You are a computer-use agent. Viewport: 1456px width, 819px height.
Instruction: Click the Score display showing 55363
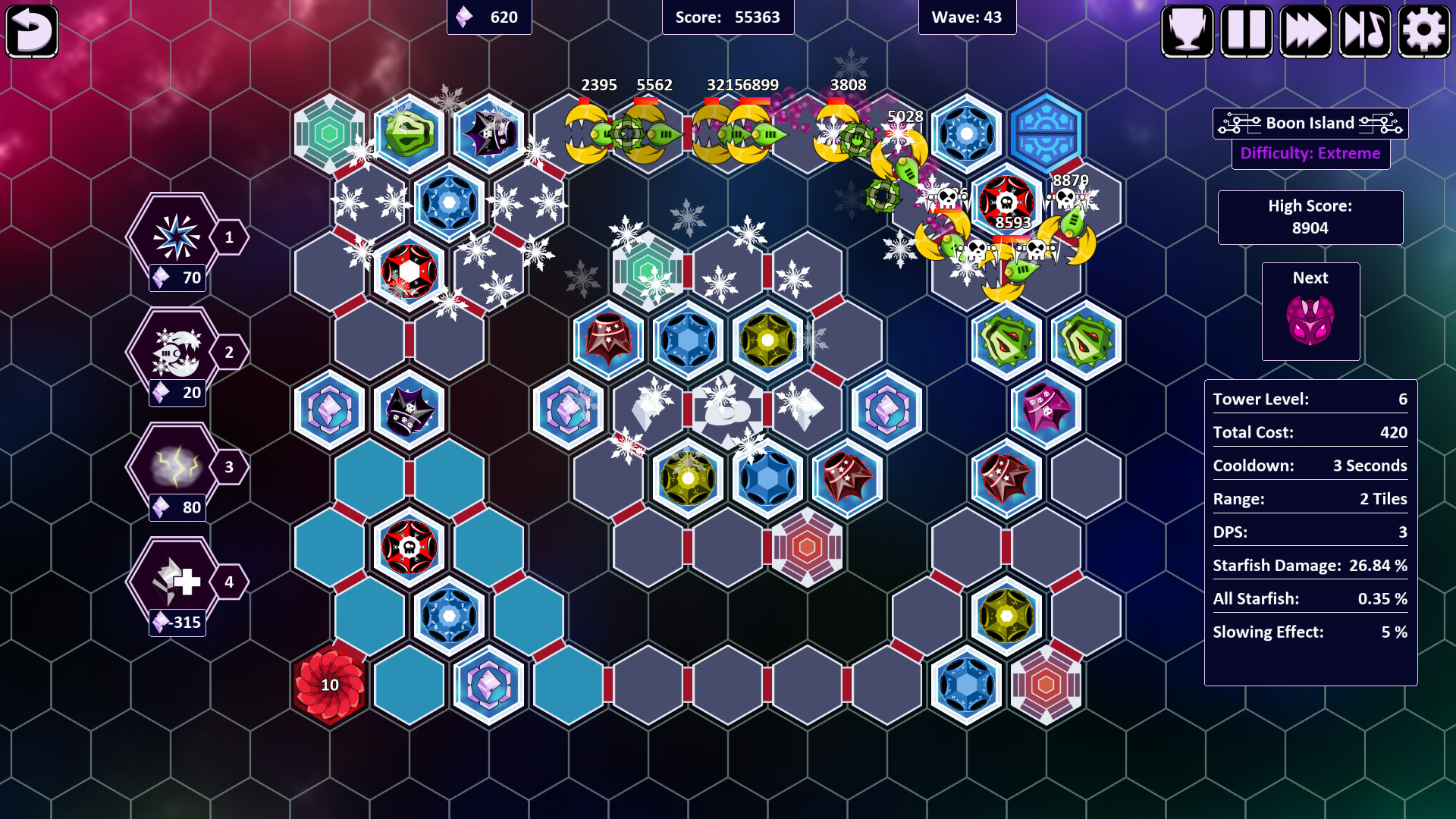729,17
